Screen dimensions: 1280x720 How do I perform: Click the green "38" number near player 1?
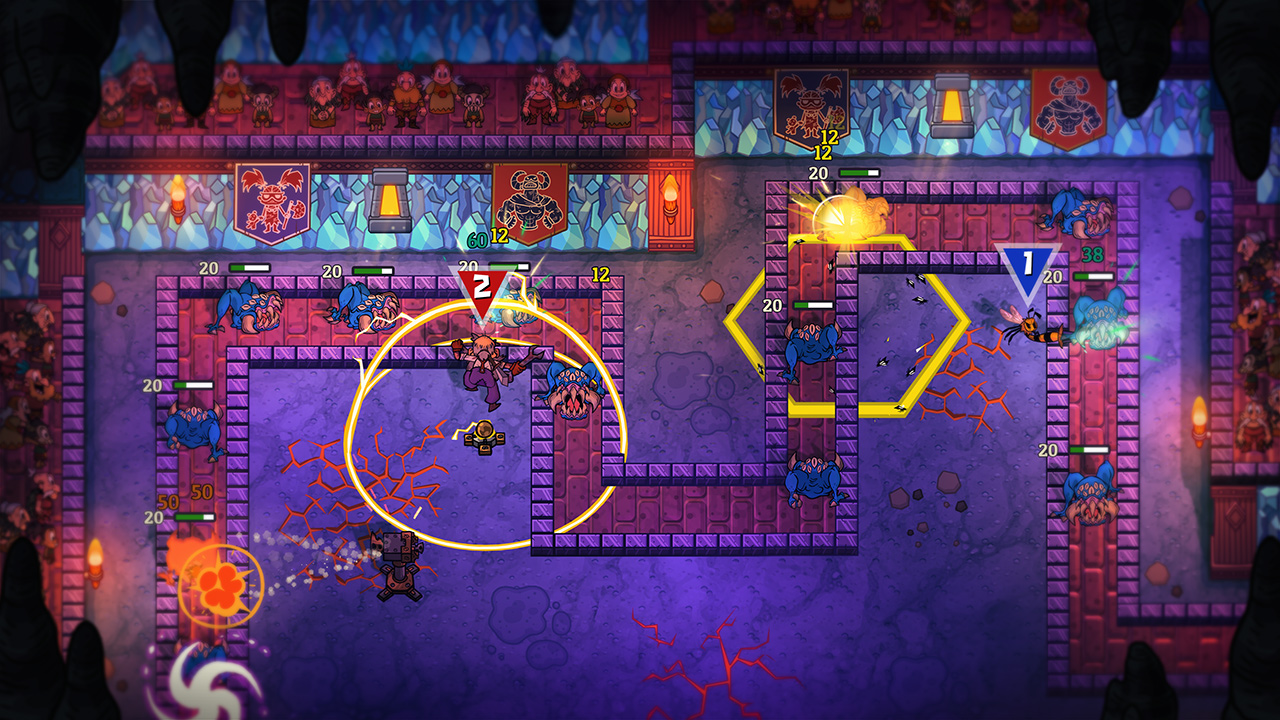(x=1096, y=256)
